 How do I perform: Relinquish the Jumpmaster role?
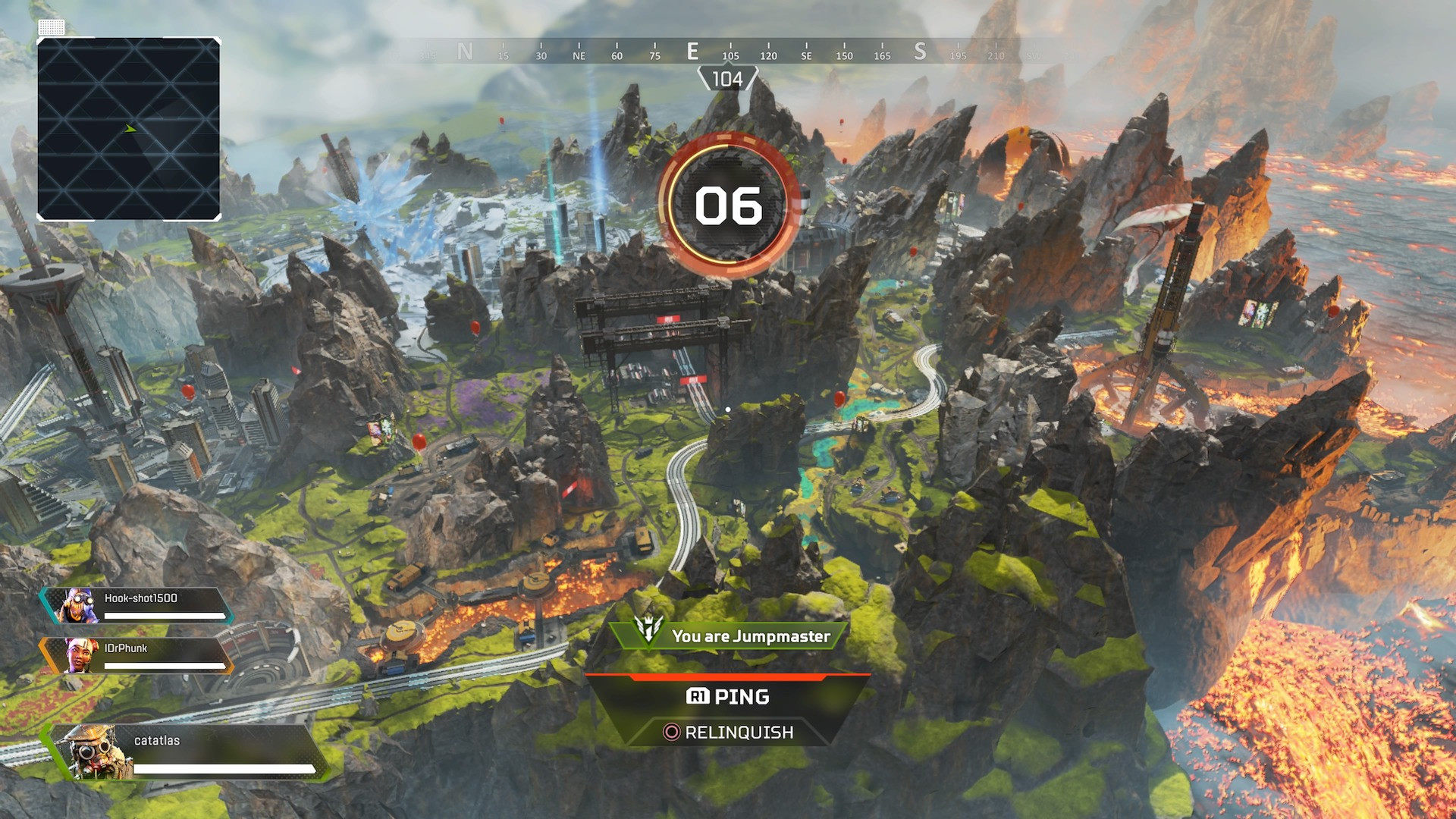(728, 732)
